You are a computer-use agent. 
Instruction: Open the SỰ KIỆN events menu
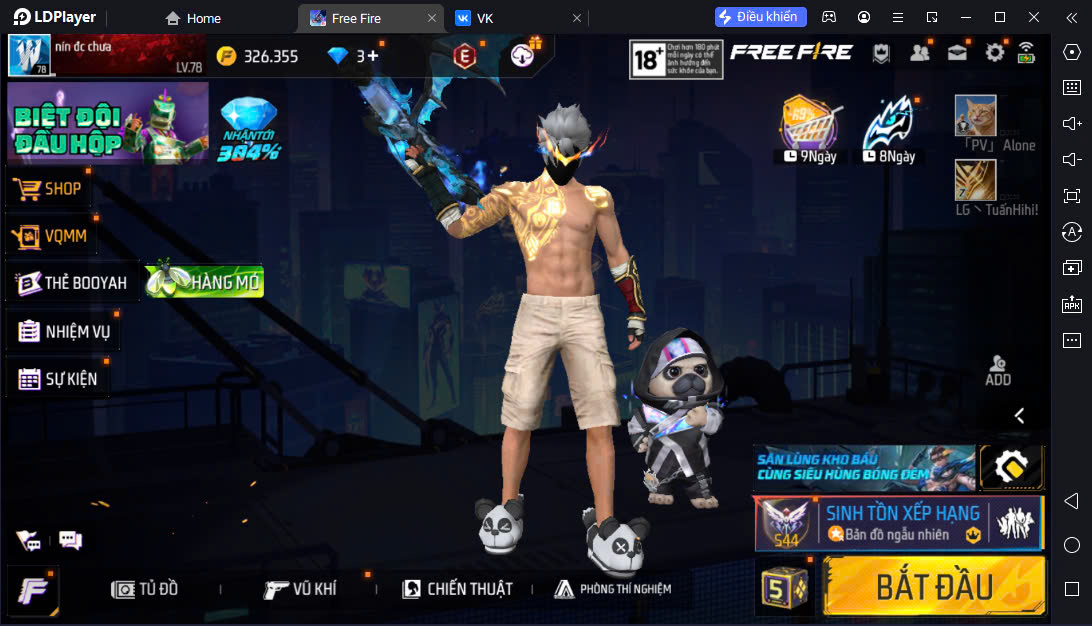tap(58, 379)
